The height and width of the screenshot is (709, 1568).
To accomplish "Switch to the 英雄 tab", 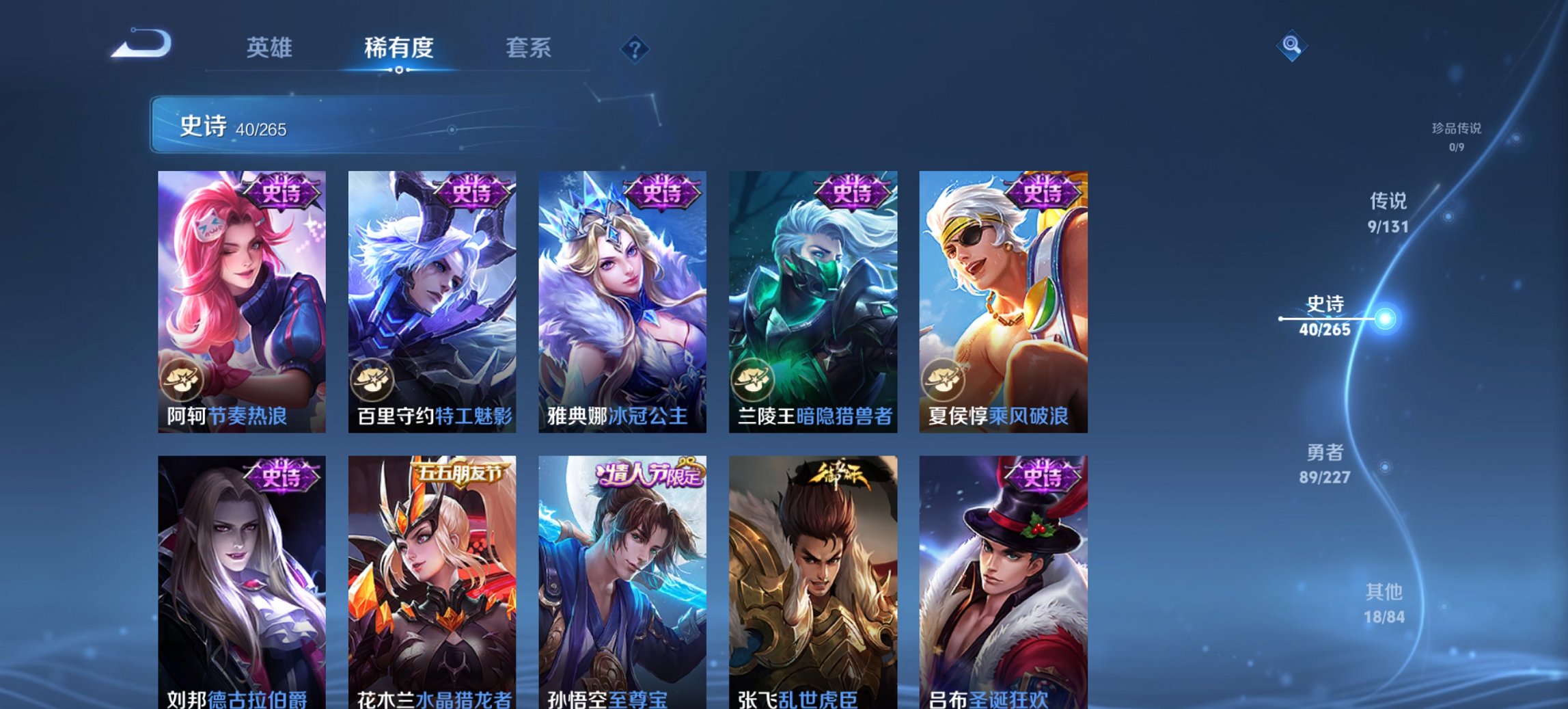I will (x=272, y=48).
